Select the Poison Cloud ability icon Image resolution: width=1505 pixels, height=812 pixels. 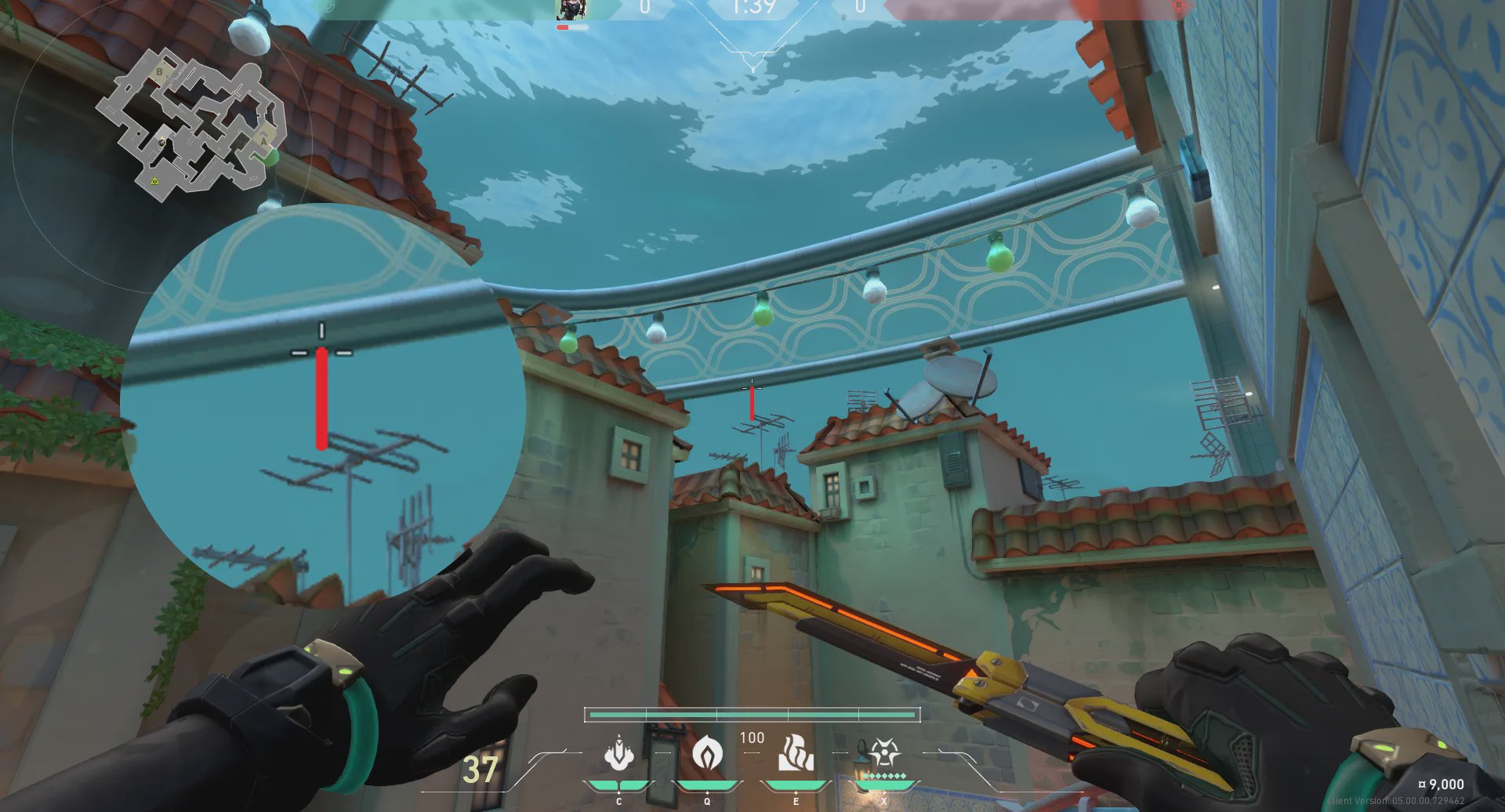click(707, 754)
